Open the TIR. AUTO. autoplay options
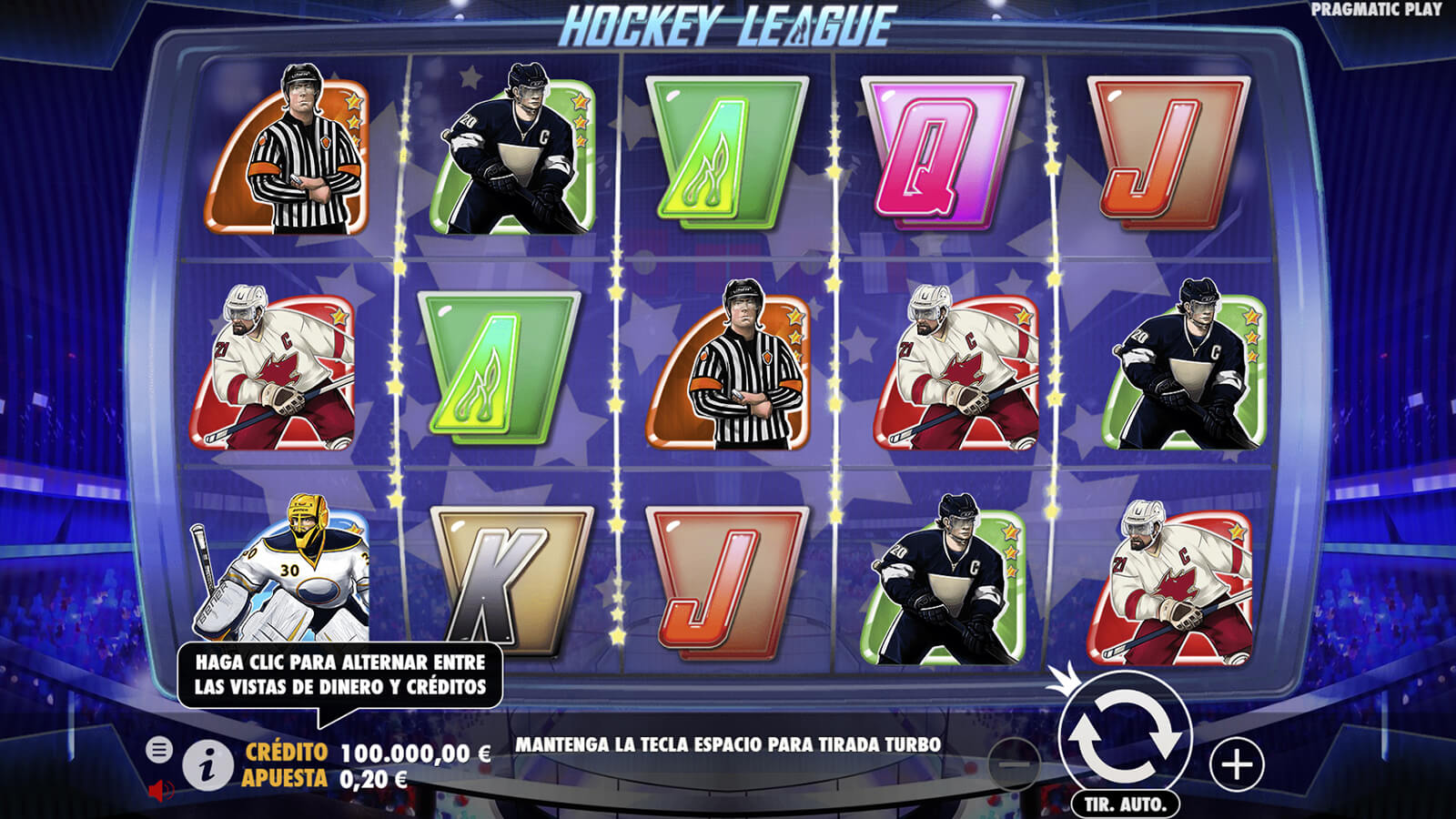1456x819 pixels. [x=1125, y=804]
